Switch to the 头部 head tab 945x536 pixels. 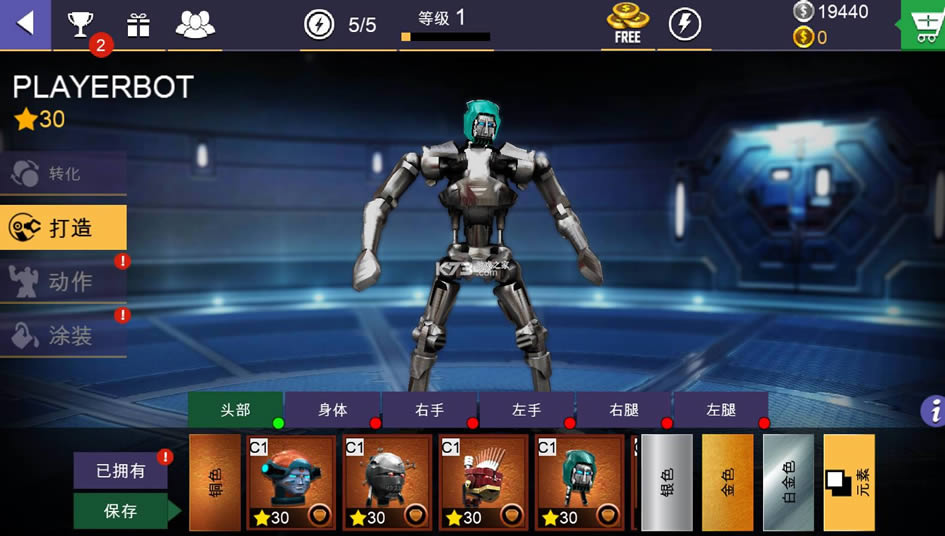[235, 410]
